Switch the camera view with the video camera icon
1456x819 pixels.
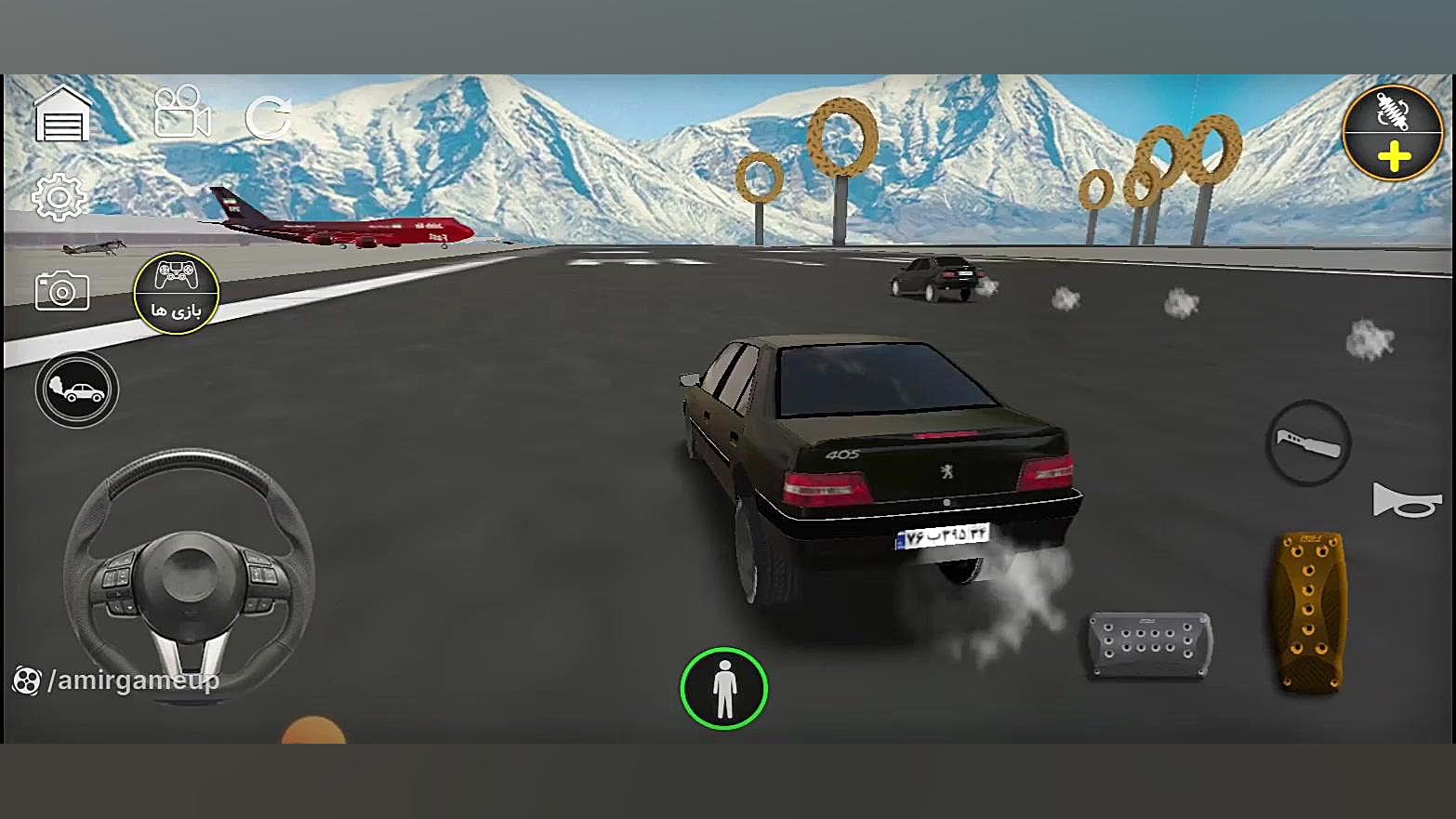(x=181, y=113)
